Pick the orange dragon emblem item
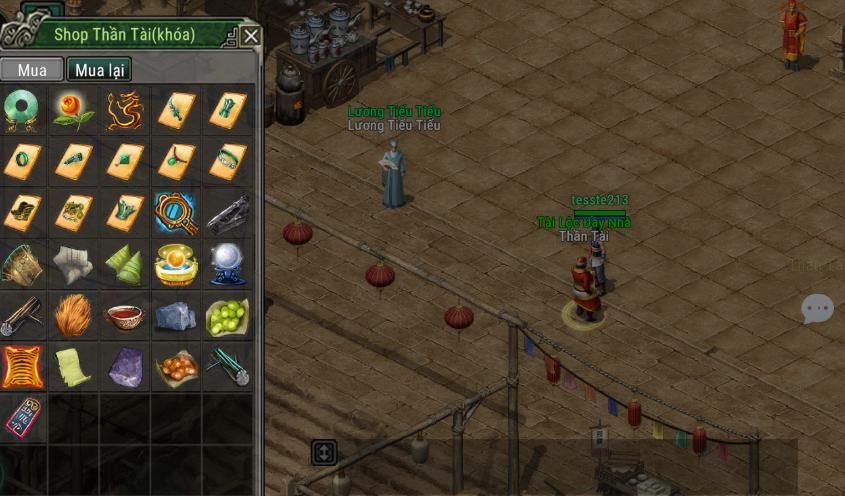 pyautogui.click(x=125, y=110)
